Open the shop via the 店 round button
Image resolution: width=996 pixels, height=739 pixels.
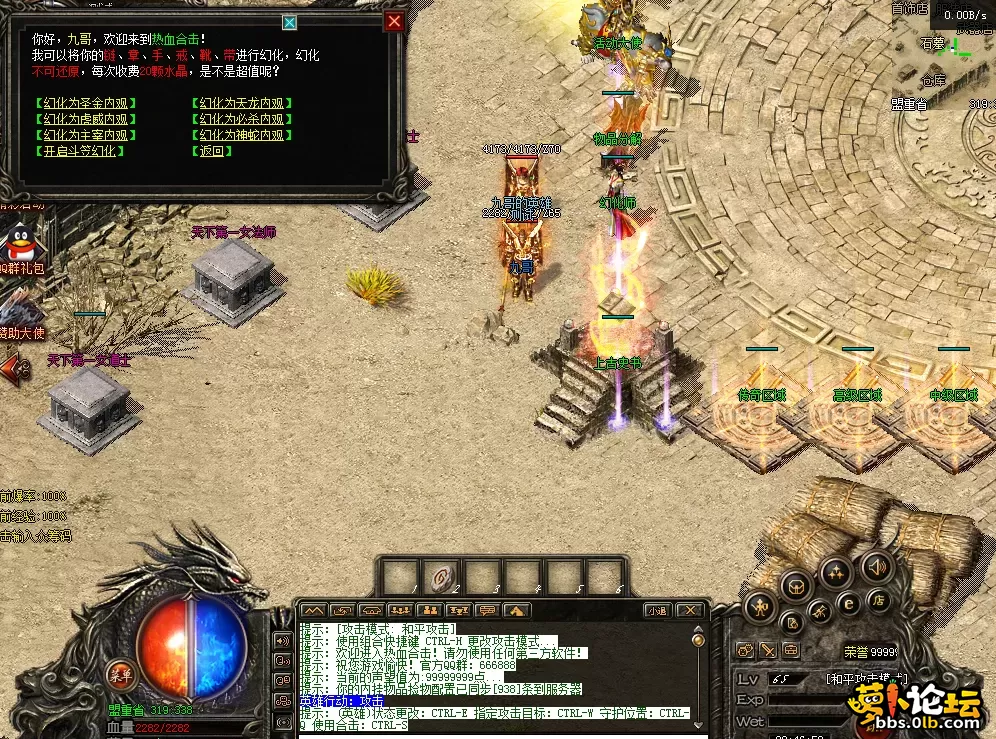tap(878, 601)
